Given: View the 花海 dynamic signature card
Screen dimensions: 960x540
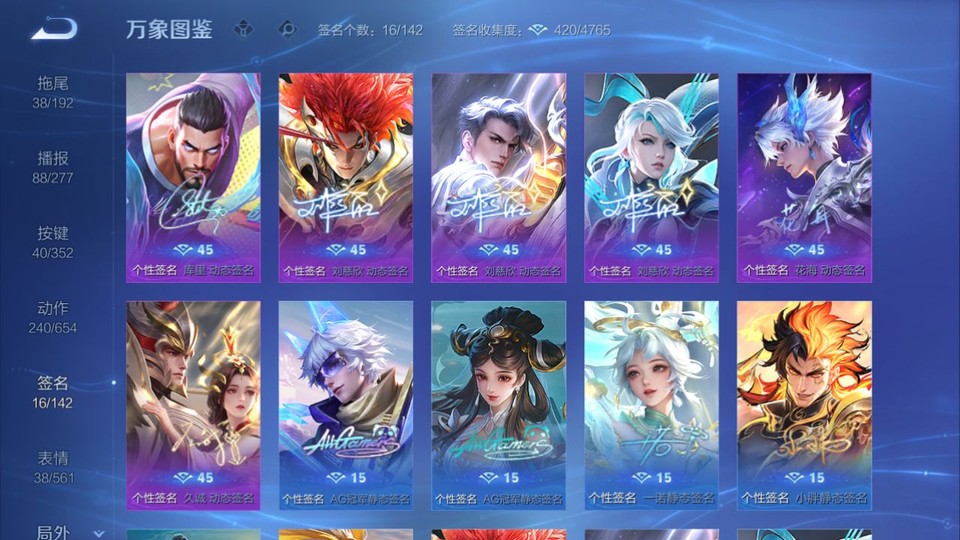Looking at the screenshot, I should (804, 177).
